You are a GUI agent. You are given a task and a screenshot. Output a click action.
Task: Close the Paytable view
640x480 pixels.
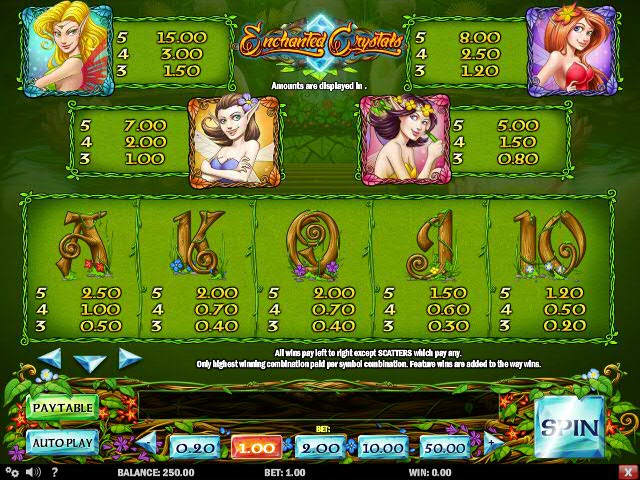[x=62, y=407]
